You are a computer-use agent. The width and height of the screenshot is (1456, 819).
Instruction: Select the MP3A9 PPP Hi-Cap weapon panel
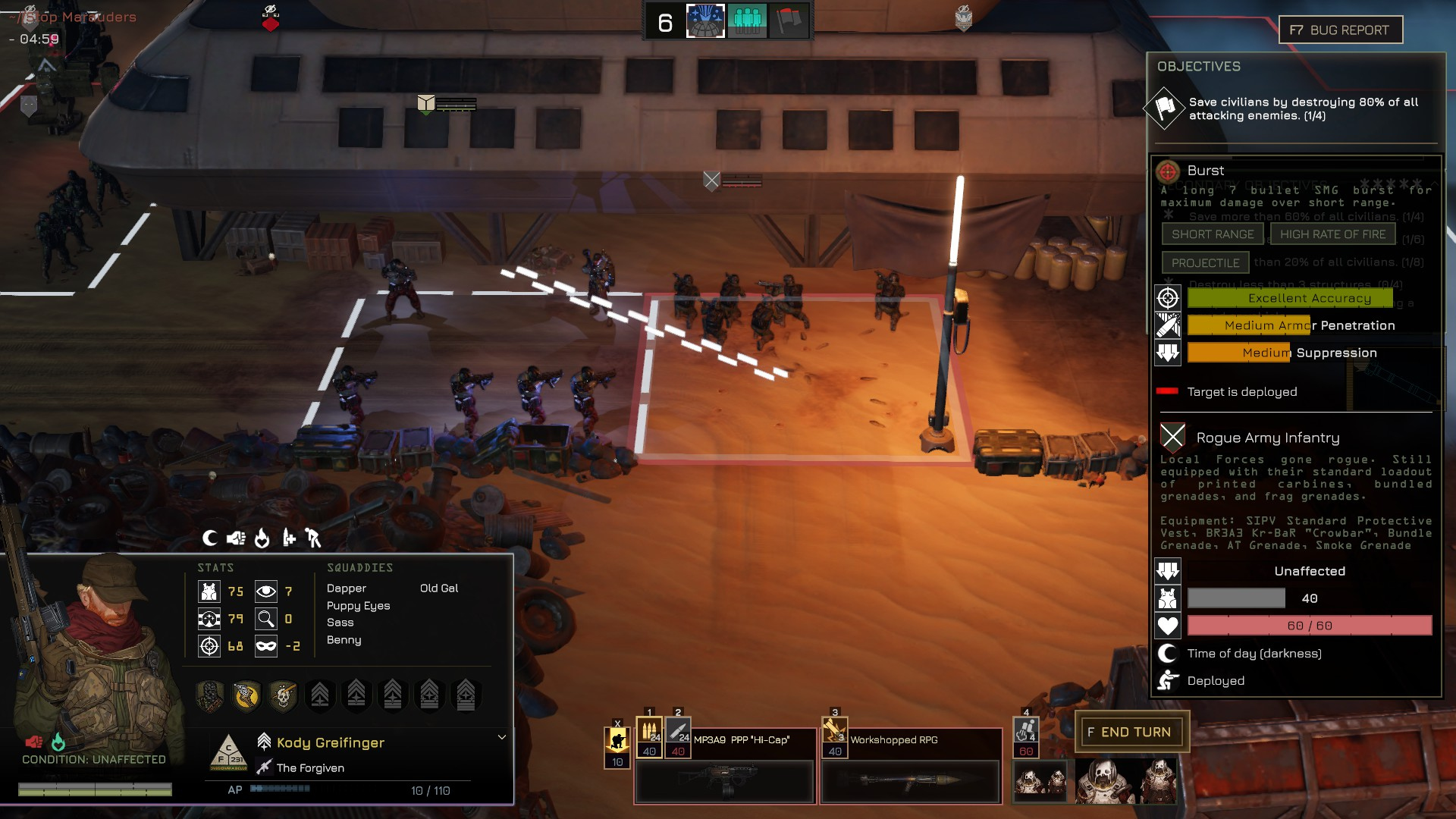click(x=724, y=781)
